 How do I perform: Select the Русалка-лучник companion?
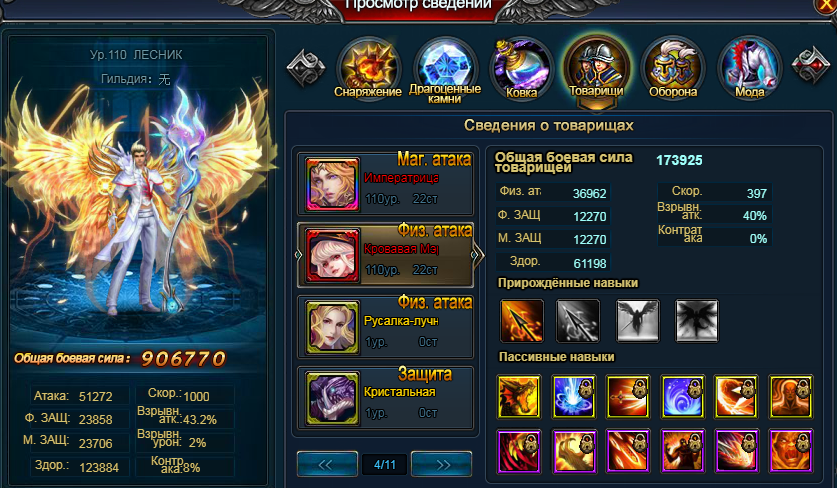pyautogui.click(x=384, y=326)
